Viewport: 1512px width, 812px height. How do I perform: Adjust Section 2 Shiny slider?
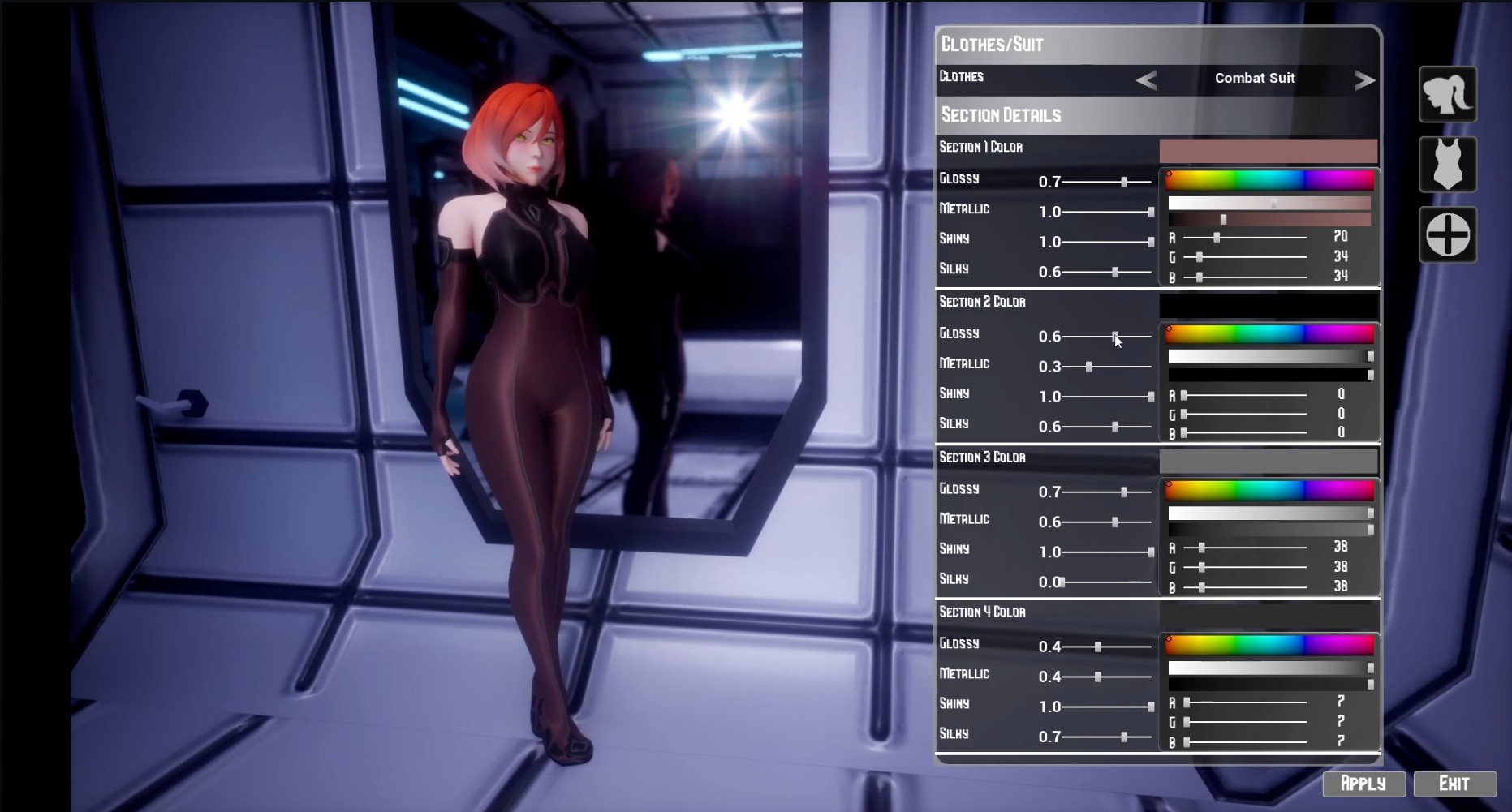point(1151,397)
